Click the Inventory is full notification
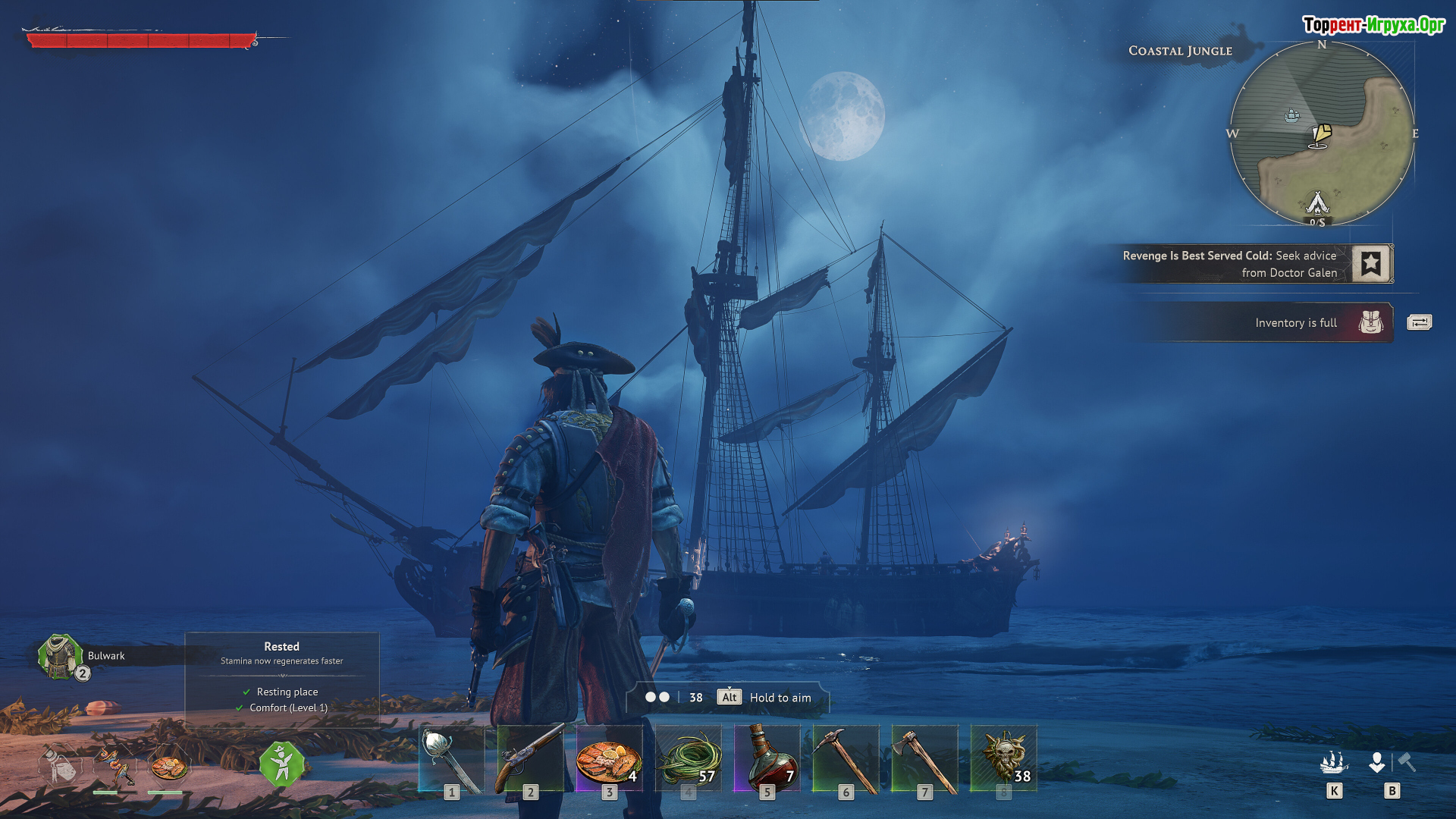 coord(1295,323)
